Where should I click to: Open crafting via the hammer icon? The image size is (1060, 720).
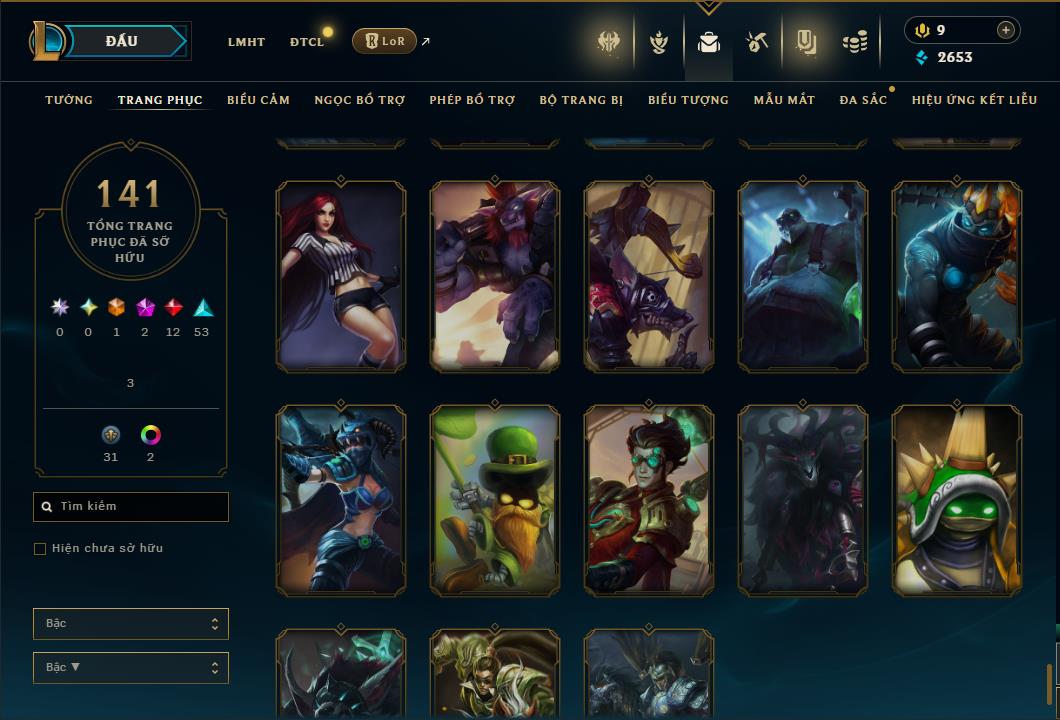click(756, 42)
